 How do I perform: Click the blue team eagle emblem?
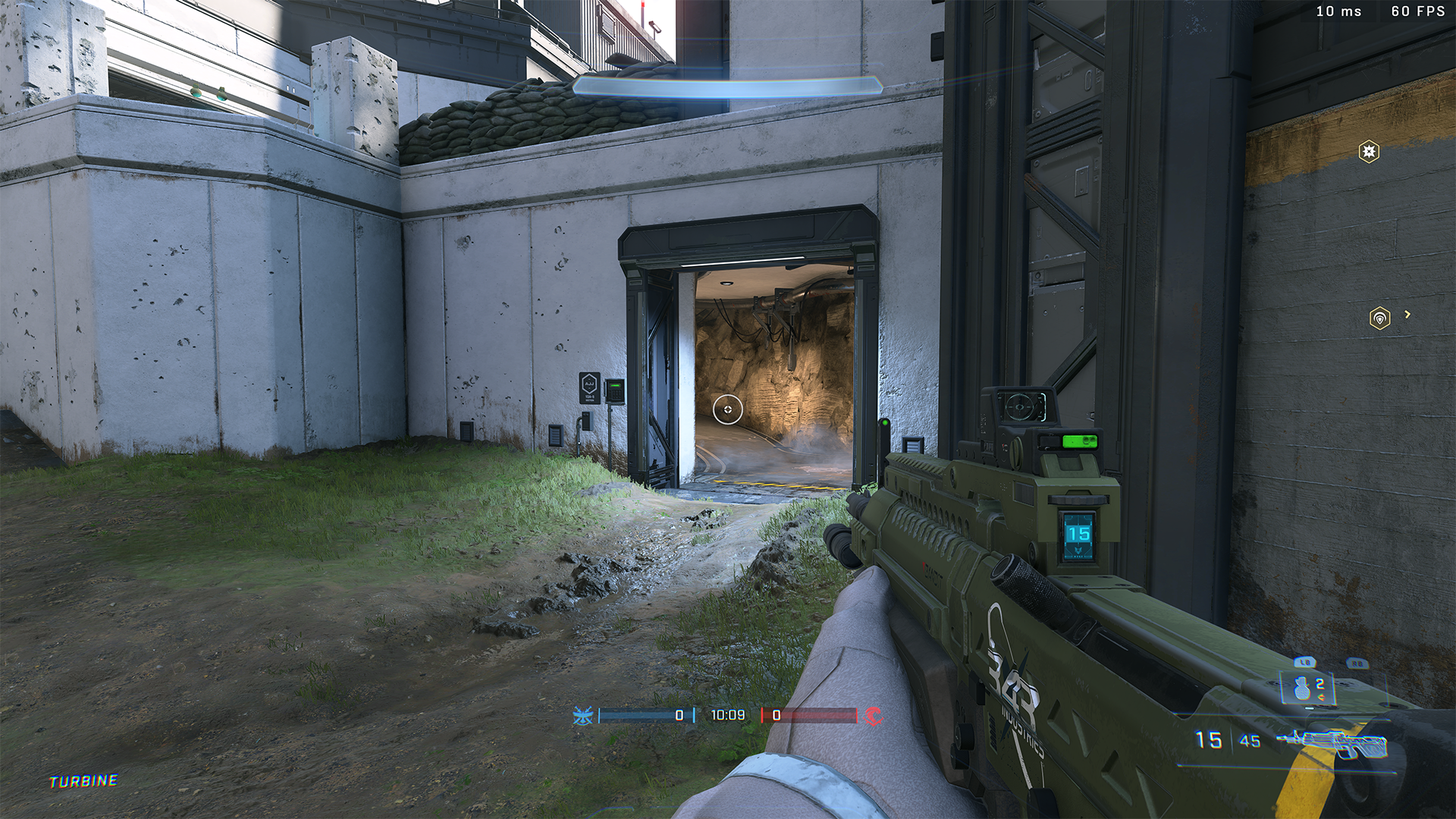582,715
